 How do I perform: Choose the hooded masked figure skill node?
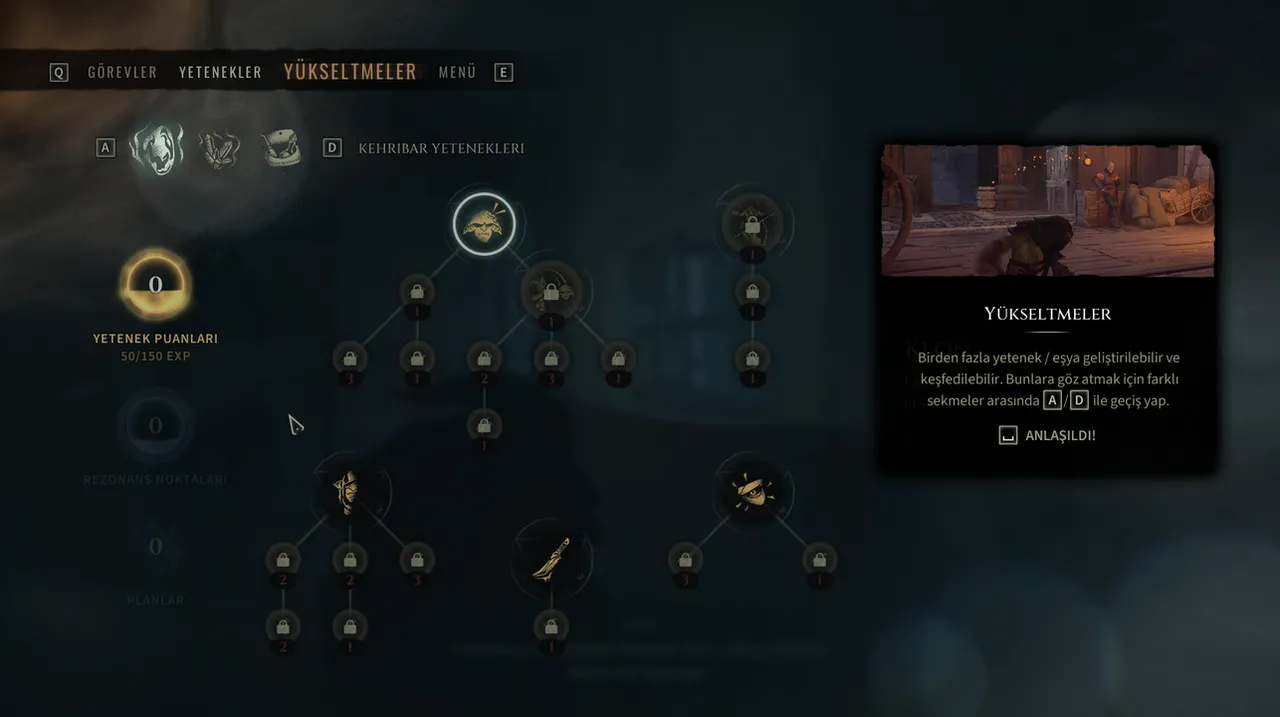coord(346,493)
